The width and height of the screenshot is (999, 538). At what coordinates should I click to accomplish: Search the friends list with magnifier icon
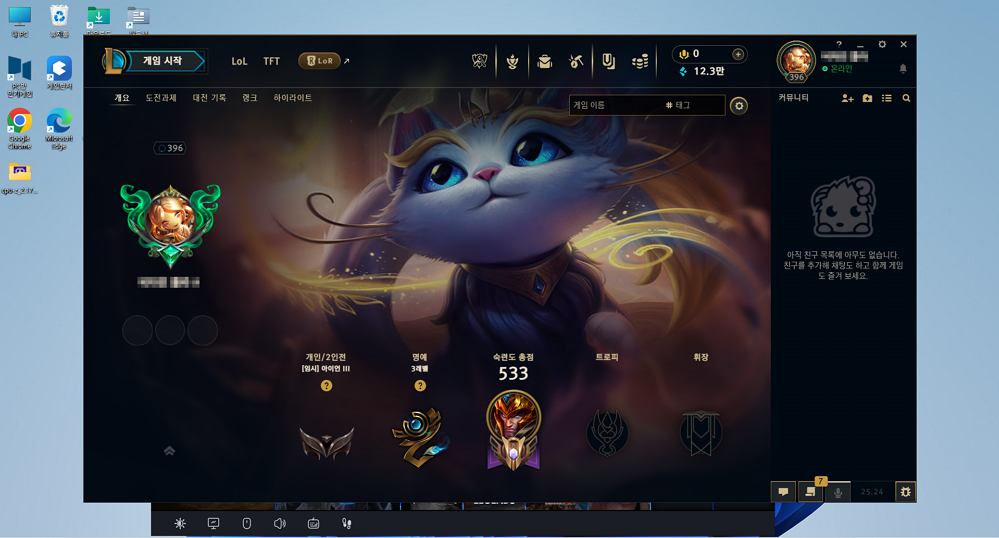(x=906, y=98)
